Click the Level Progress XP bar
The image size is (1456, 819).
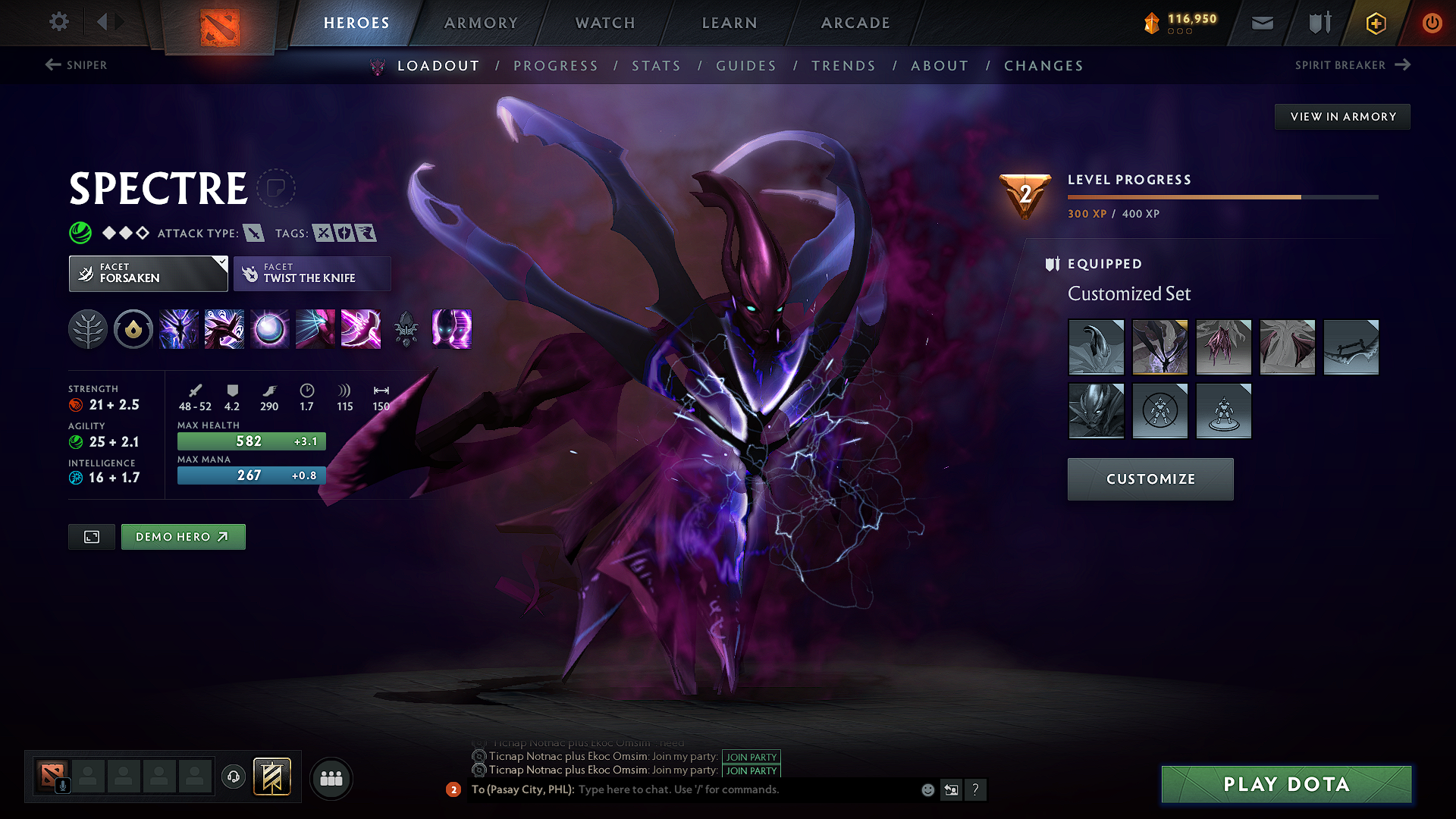pyautogui.click(x=1221, y=196)
